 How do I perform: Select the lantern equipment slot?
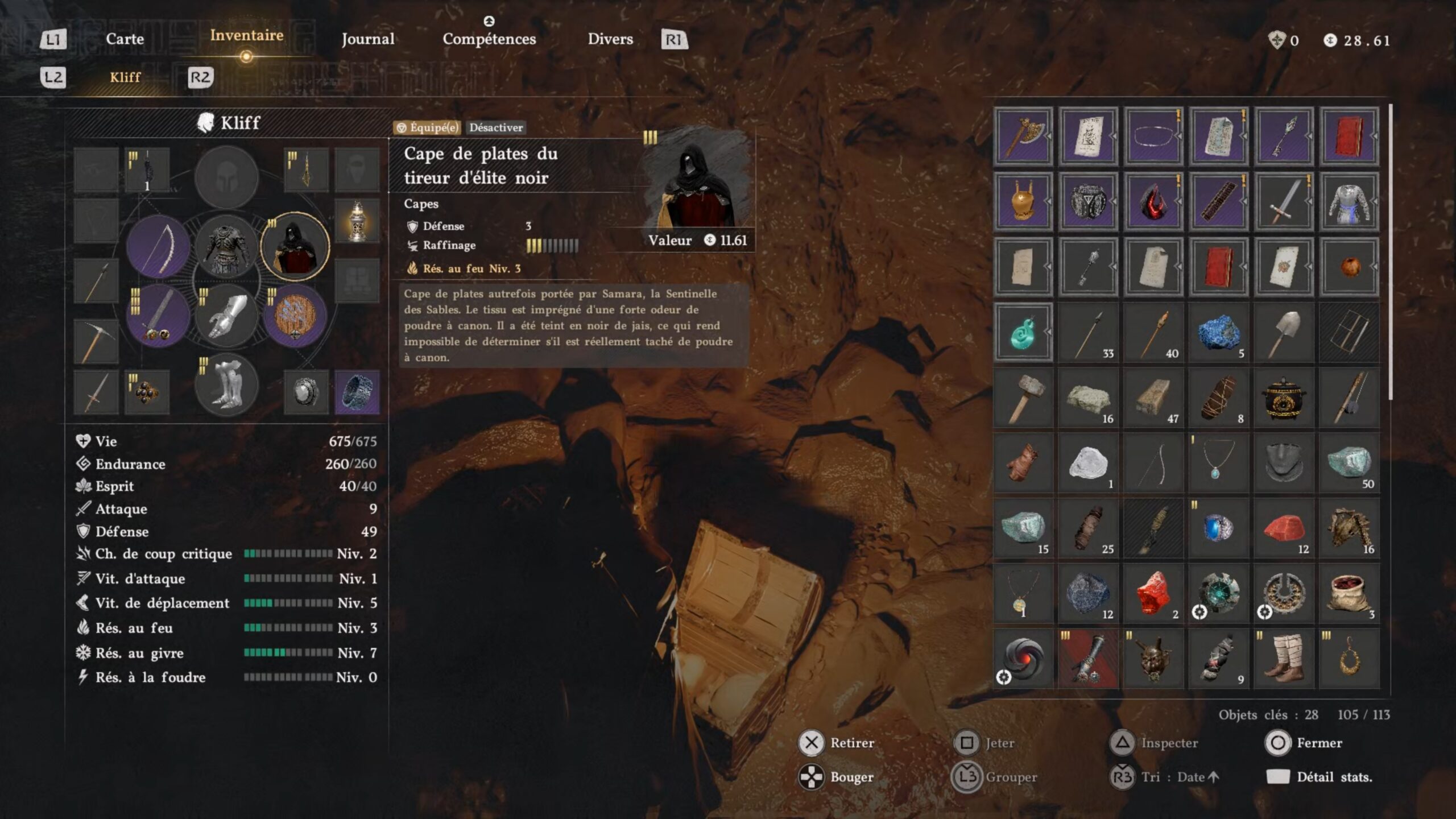point(357,221)
